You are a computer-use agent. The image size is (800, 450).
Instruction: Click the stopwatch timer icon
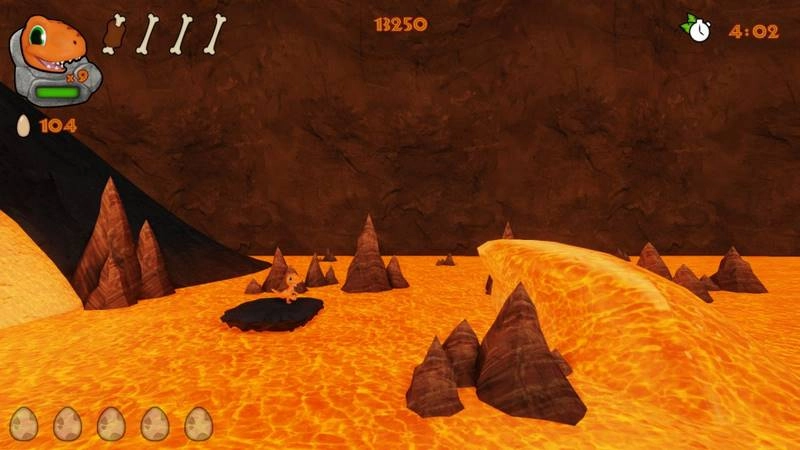(x=697, y=28)
